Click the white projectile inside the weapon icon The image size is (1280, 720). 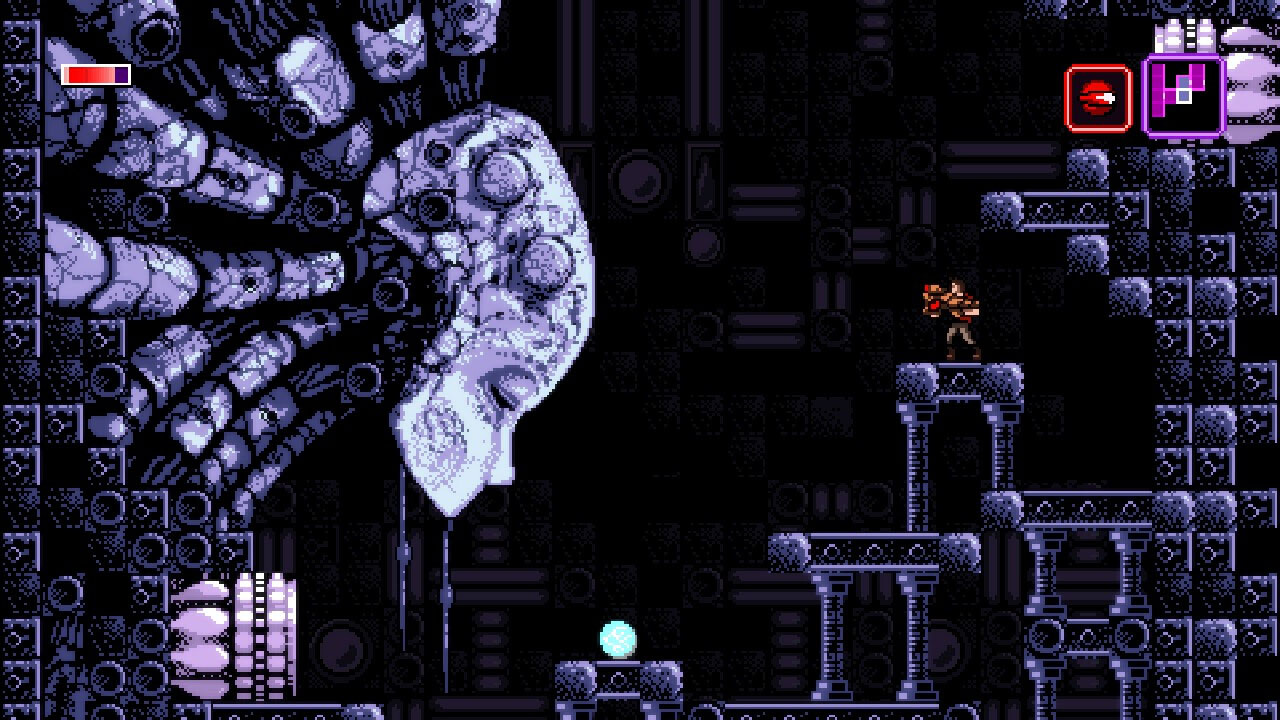[1108, 97]
